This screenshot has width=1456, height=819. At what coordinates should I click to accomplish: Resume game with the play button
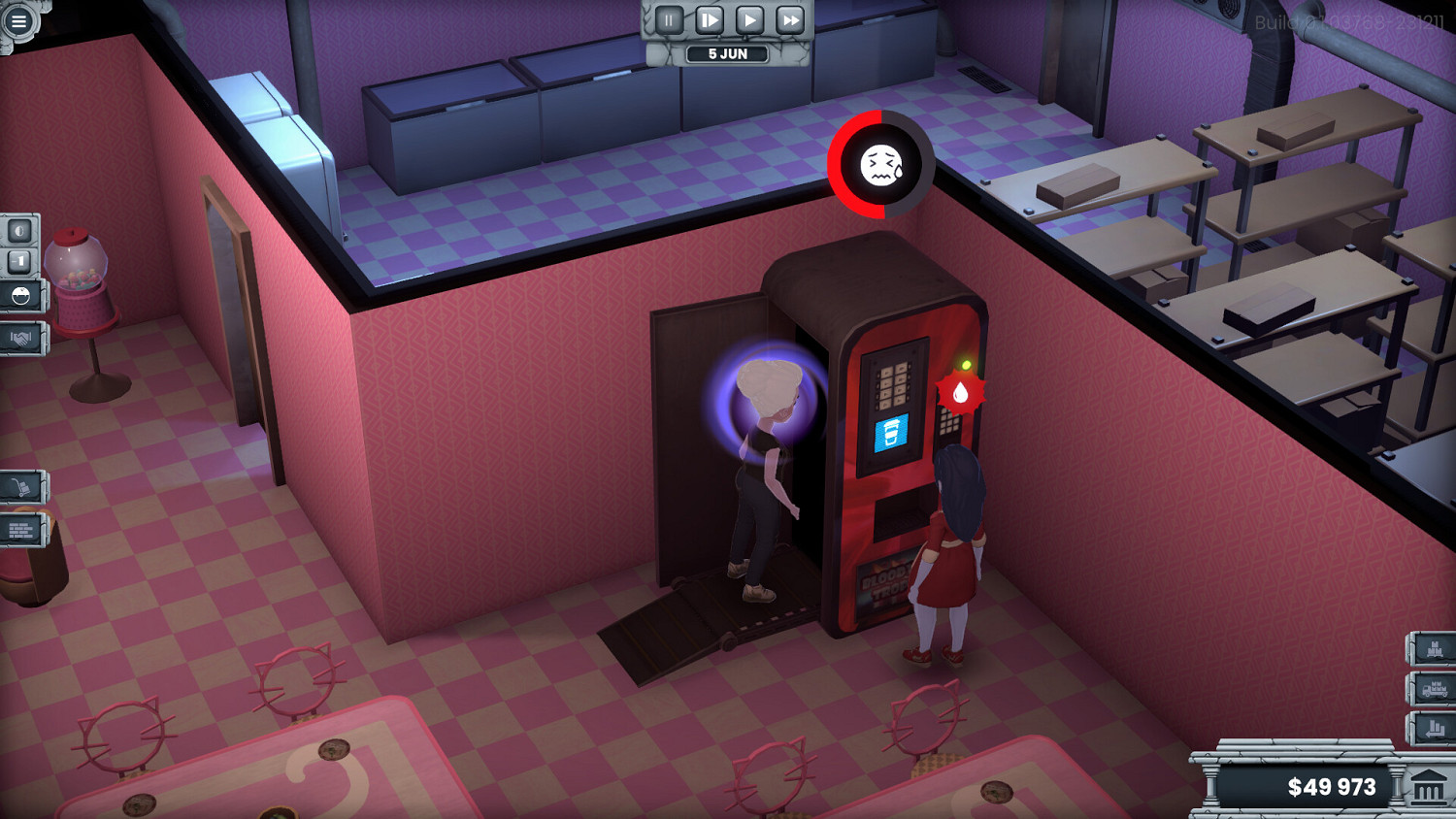point(749,18)
